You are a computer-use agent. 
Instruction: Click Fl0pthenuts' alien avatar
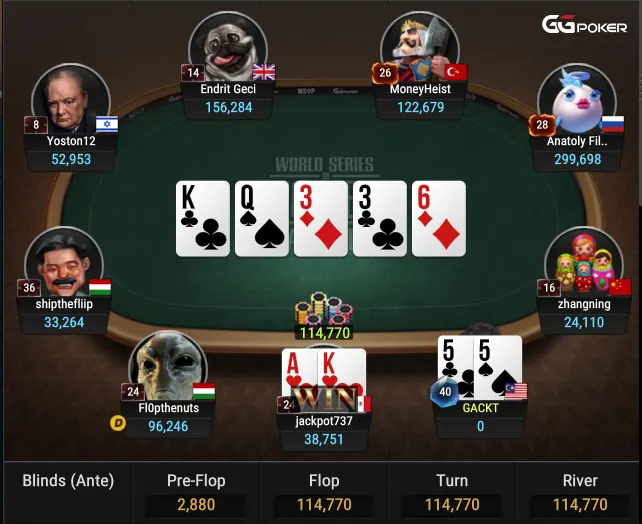click(167, 366)
